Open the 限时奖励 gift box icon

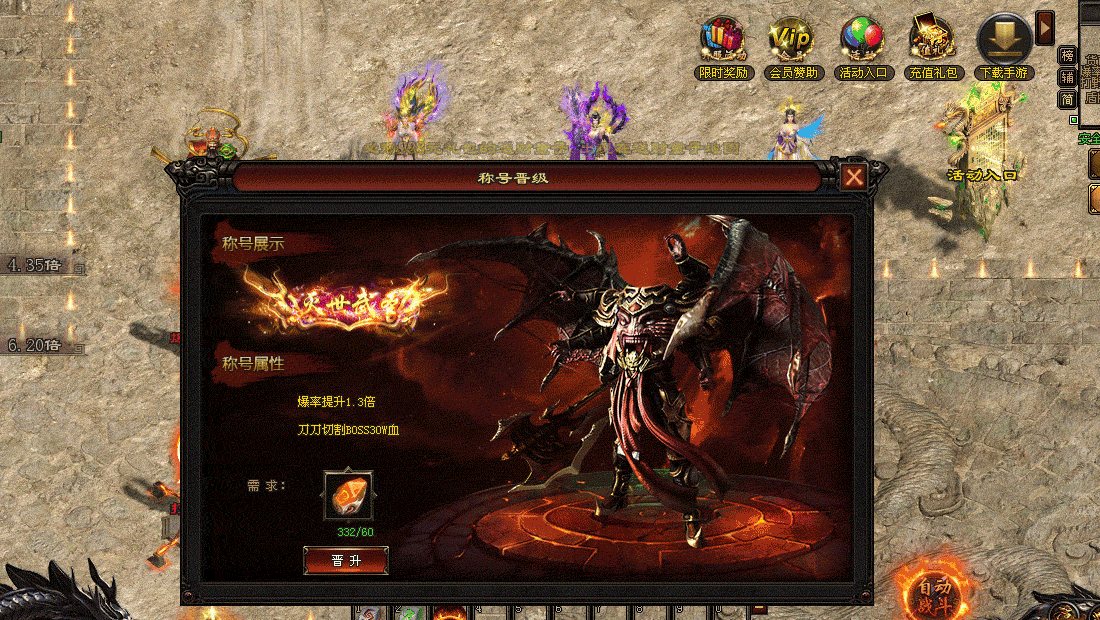coord(722,40)
